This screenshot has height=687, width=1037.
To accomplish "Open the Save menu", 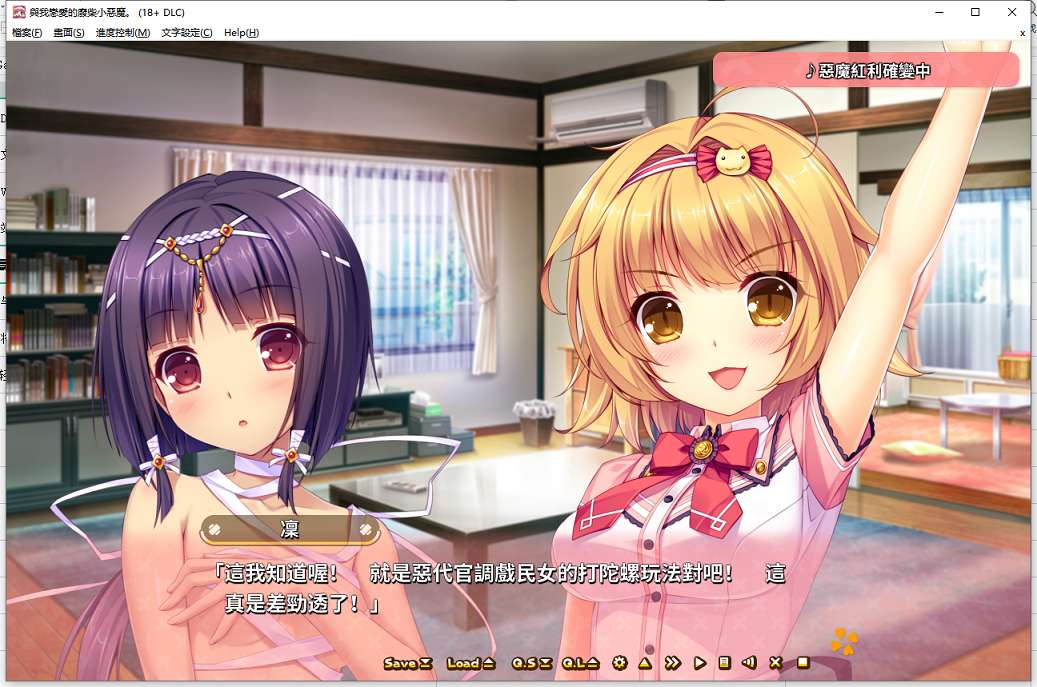I will tap(407, 663).
